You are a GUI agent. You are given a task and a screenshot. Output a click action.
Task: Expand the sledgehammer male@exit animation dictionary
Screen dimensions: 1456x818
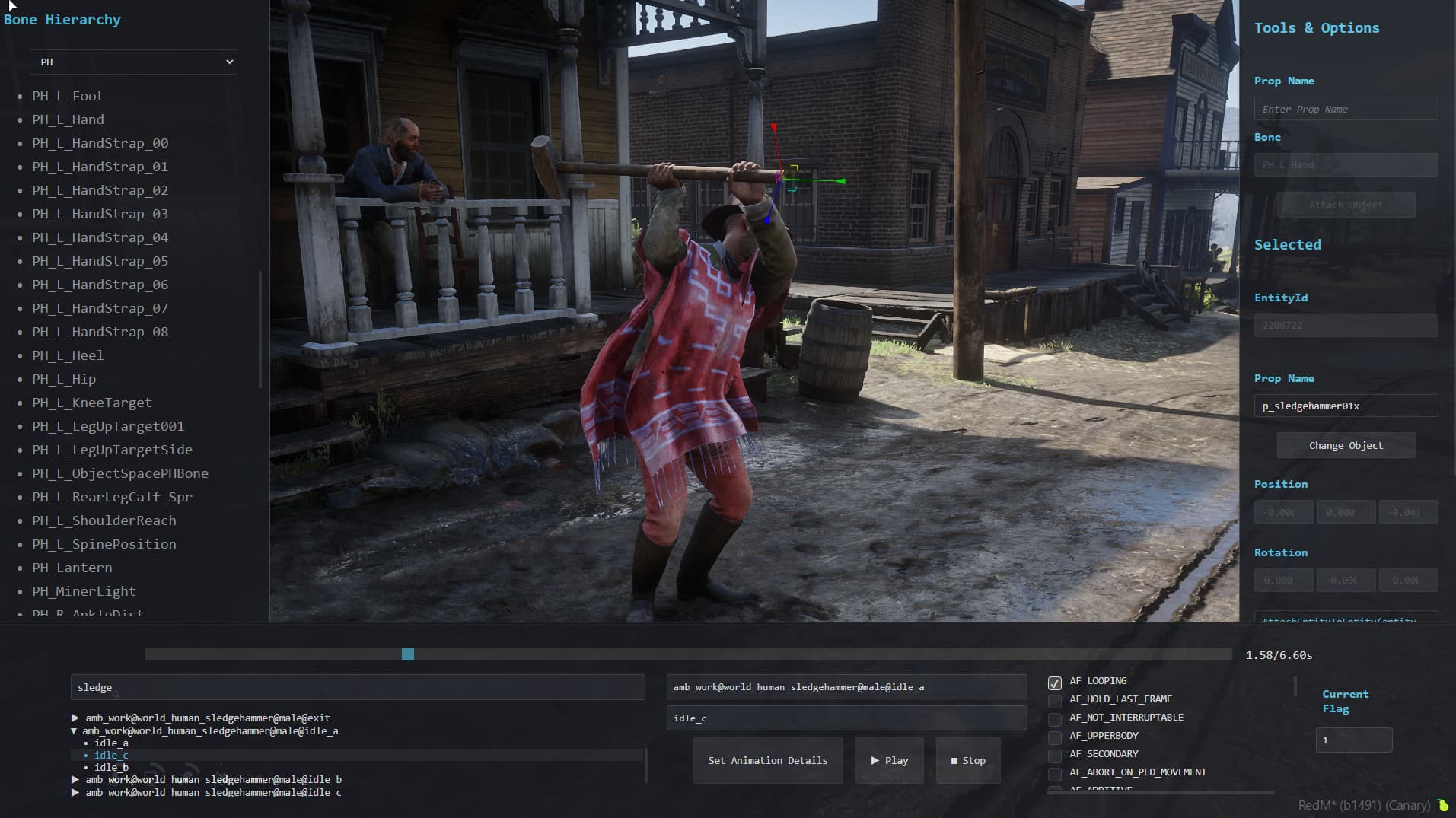pyautogui.click(x=75, y=717)
